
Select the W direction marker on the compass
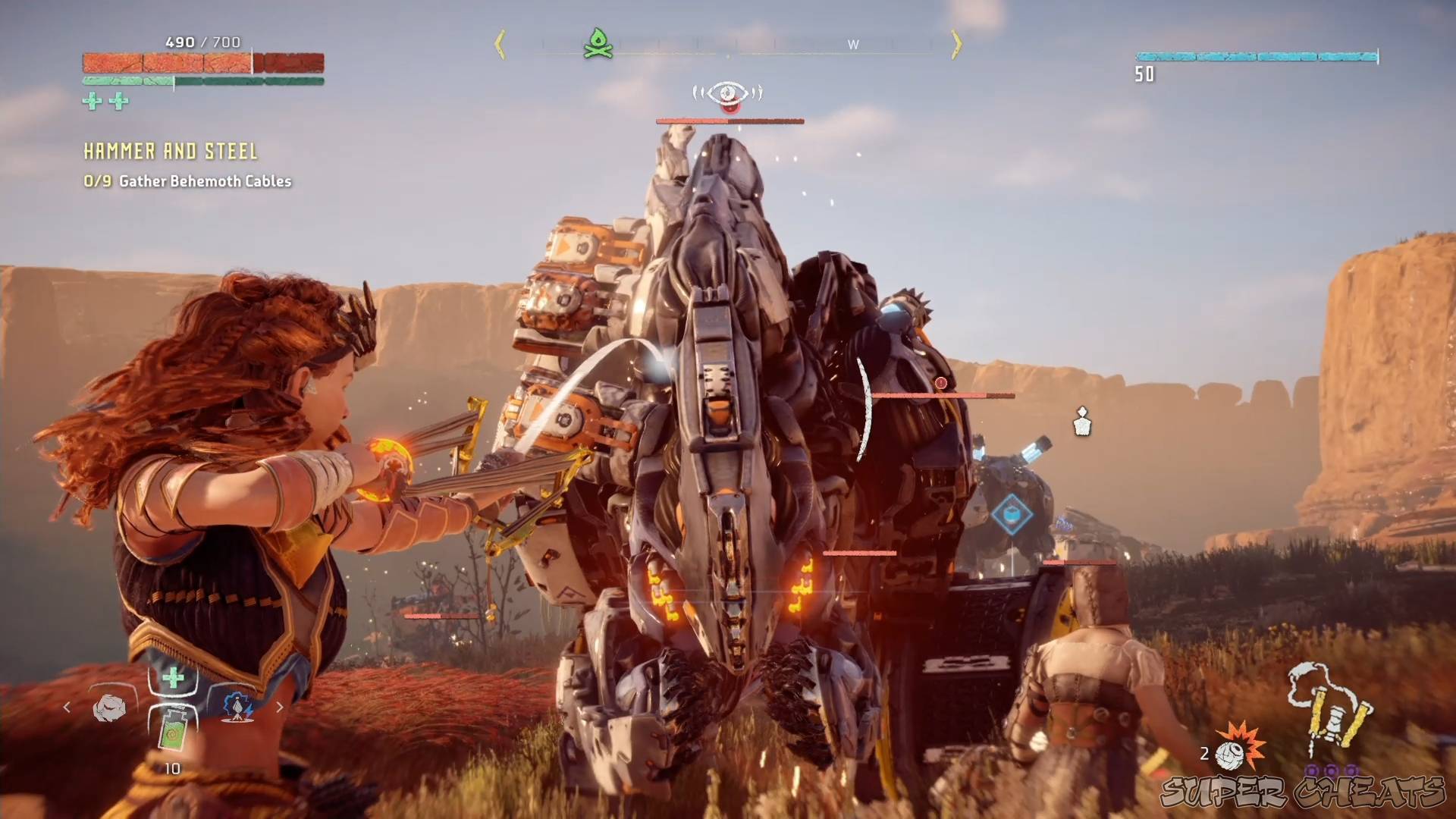click(x=853, y=44)
